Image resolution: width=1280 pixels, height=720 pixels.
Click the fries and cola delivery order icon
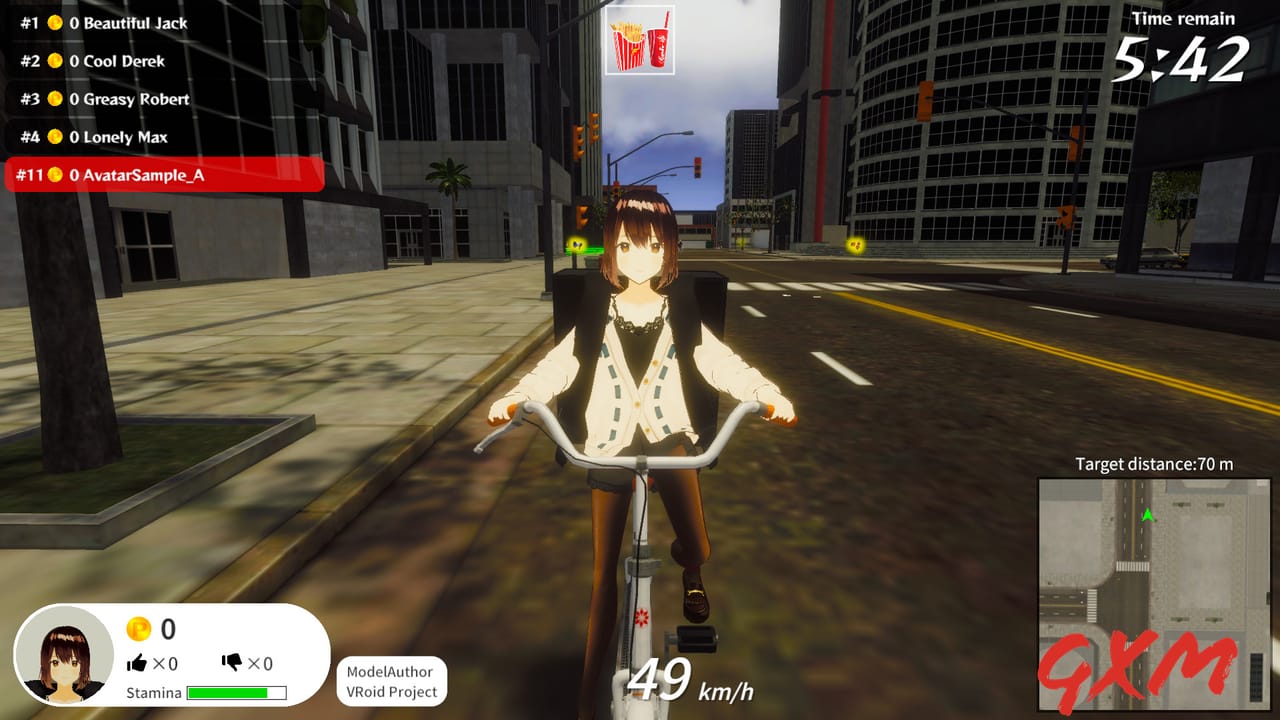pos(640,40)
